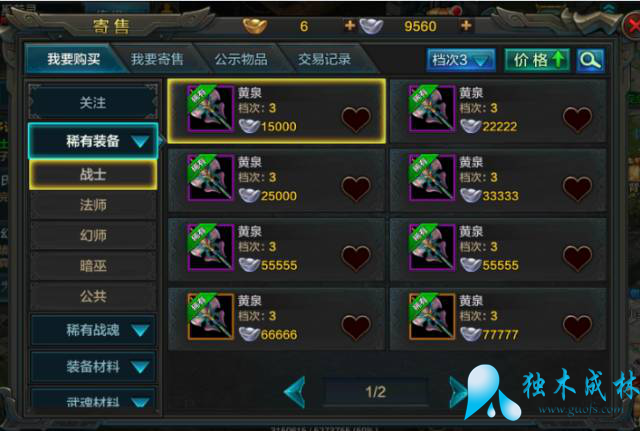Select the 法师 class filter
640x431 pixels.
click(92, 205)
